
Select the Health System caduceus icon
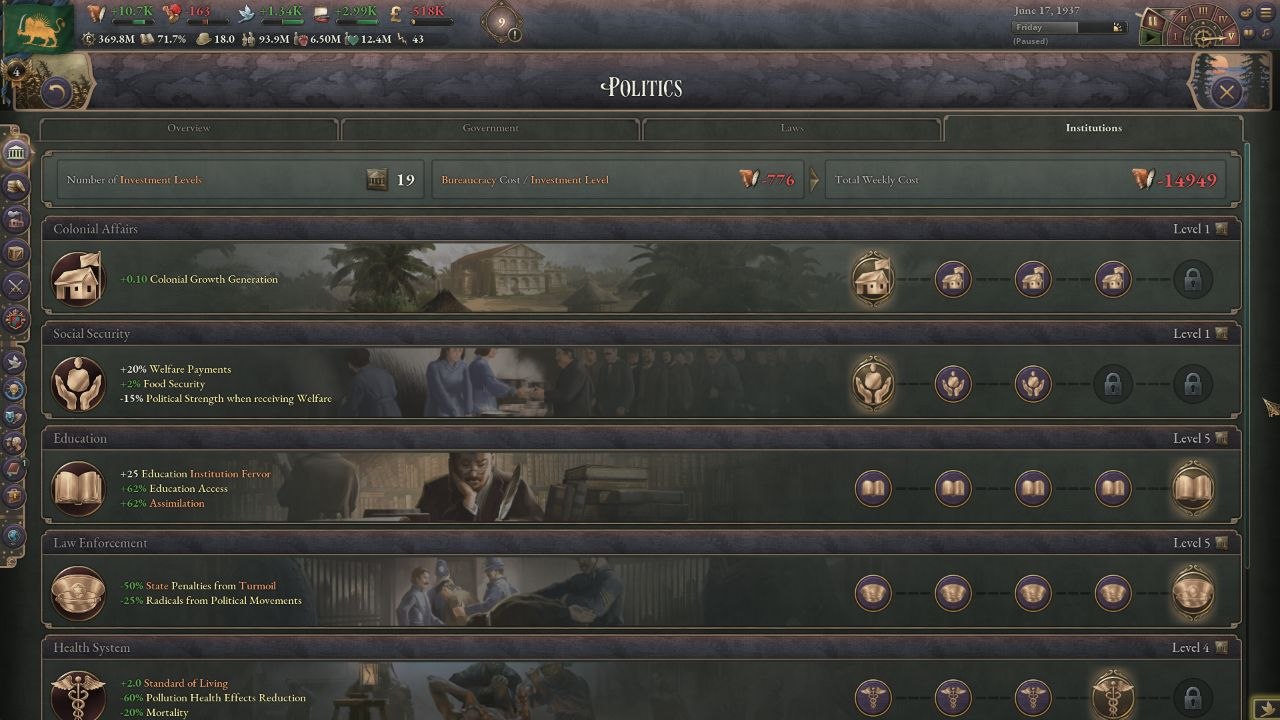[x=78, y=696]
